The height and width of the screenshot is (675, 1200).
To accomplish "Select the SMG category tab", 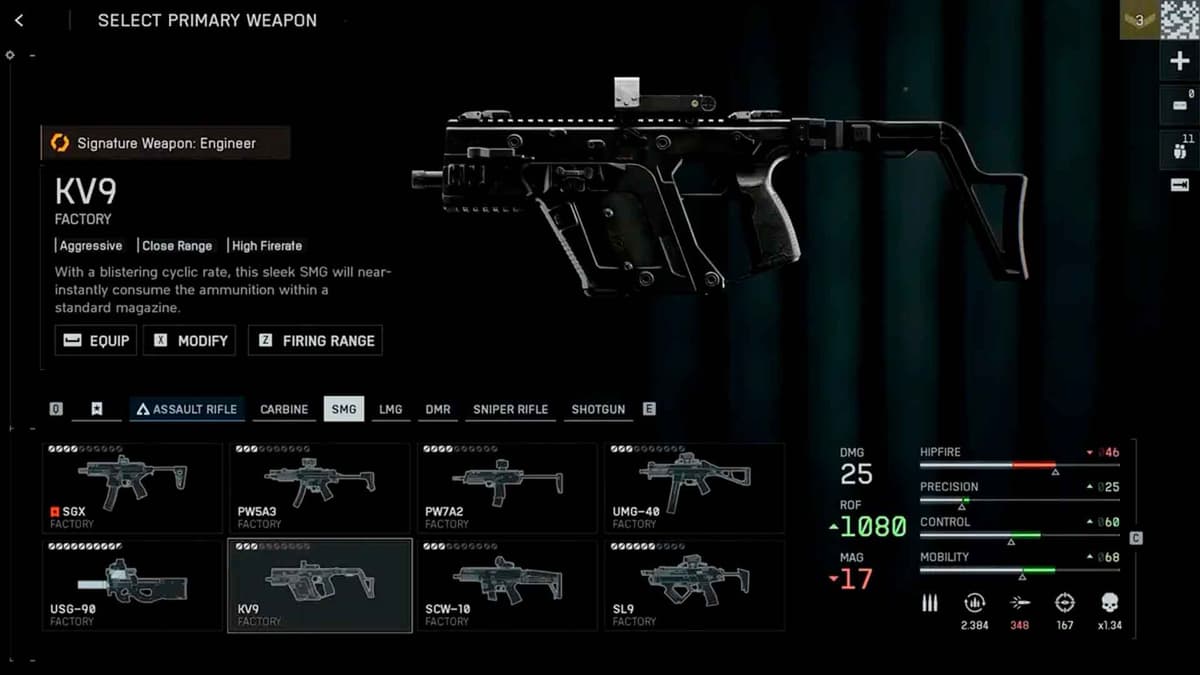I will [344, 409].
